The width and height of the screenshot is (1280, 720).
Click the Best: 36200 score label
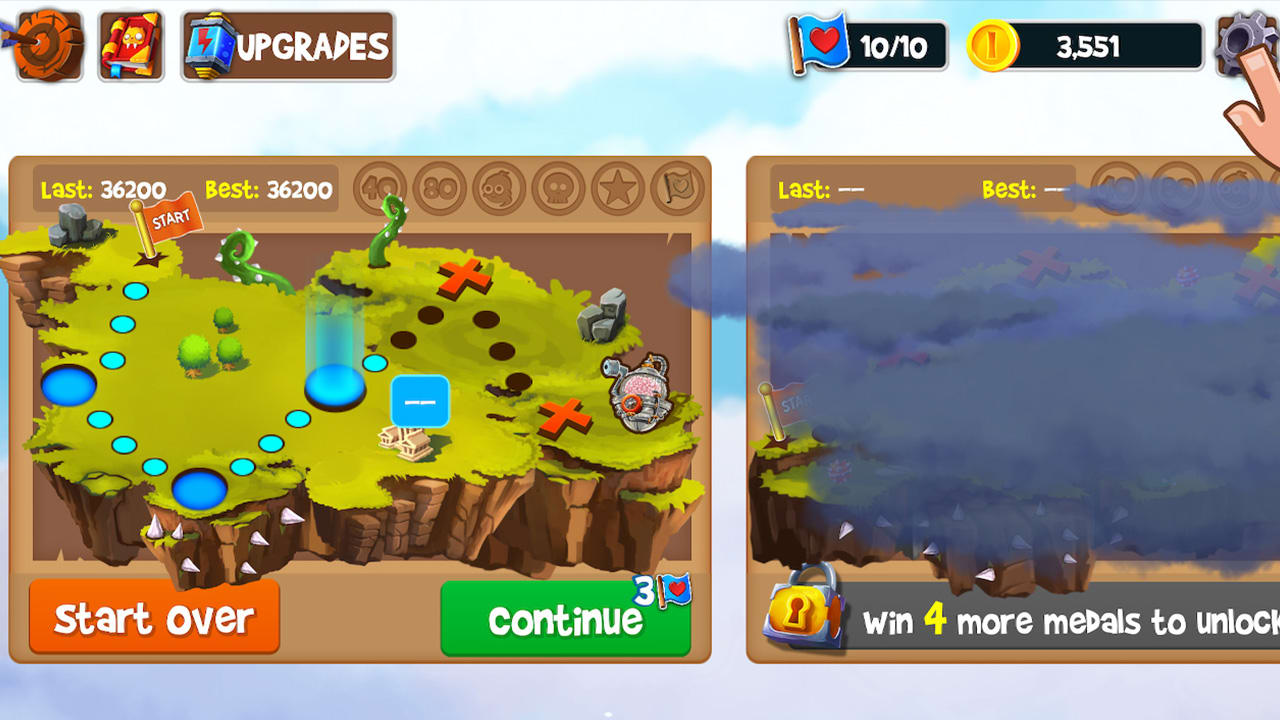coord(268,188)
